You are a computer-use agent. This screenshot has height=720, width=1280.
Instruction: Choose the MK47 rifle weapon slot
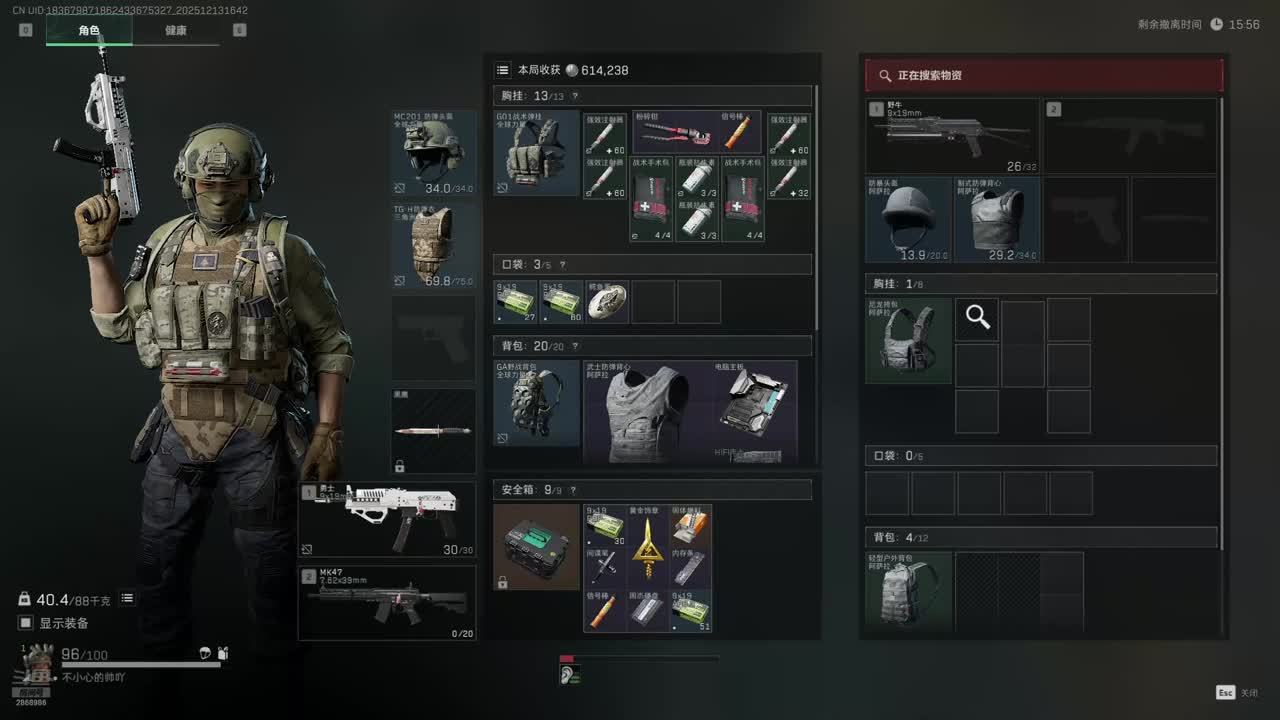(x=387, y=603)
